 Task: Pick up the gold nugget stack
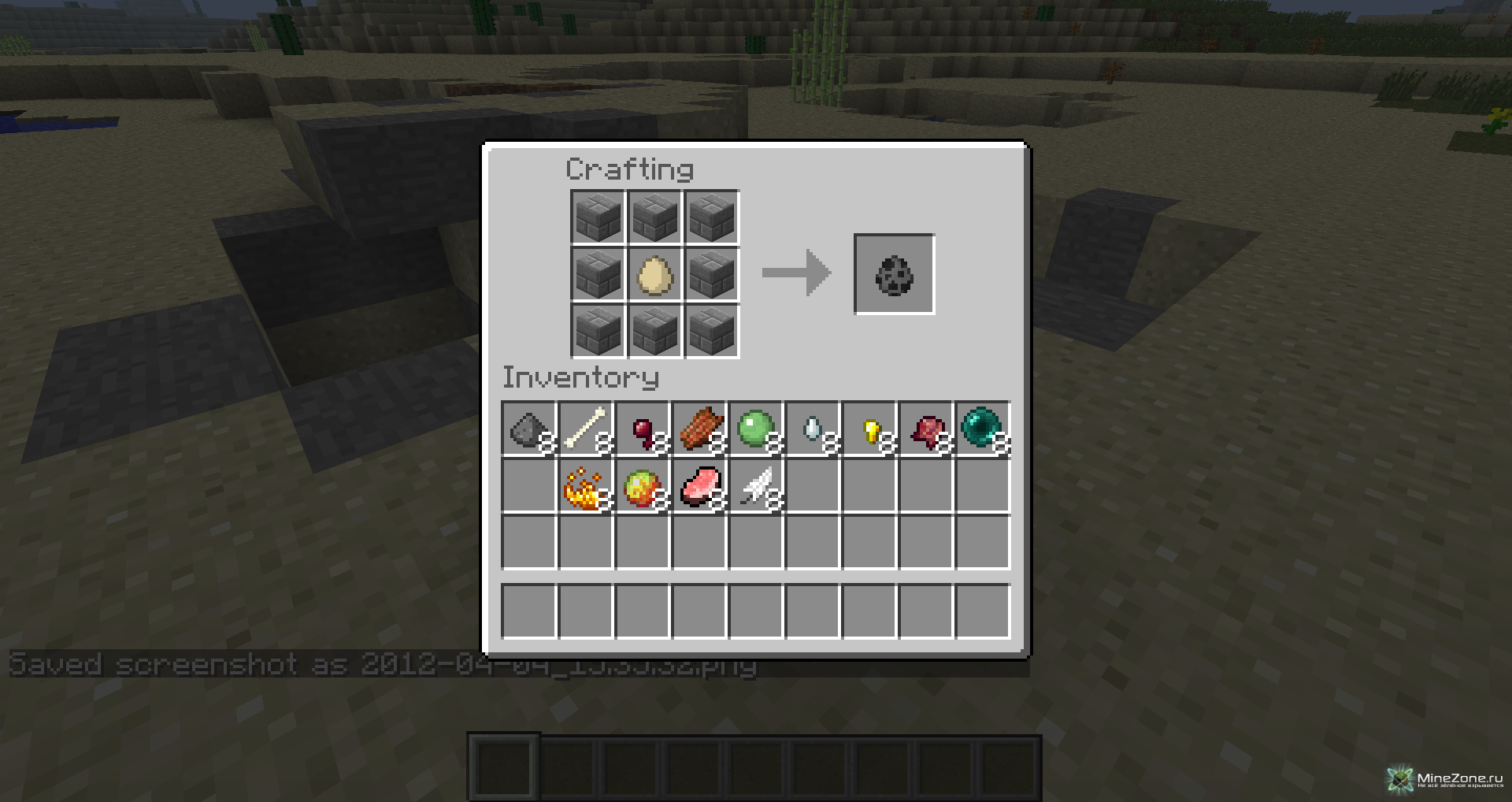869,429
